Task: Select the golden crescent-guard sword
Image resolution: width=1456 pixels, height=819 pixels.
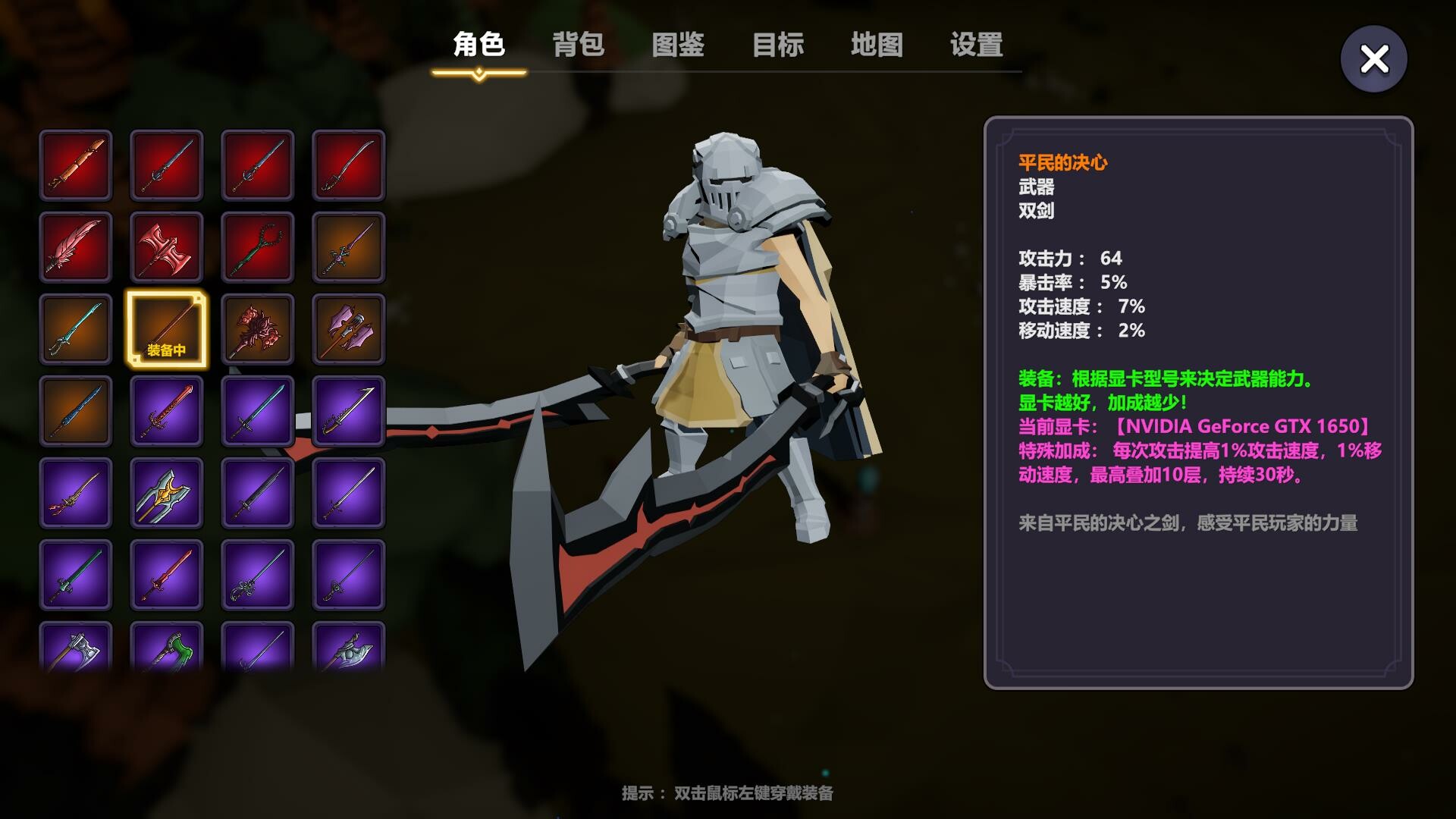Action: point(76,494)
